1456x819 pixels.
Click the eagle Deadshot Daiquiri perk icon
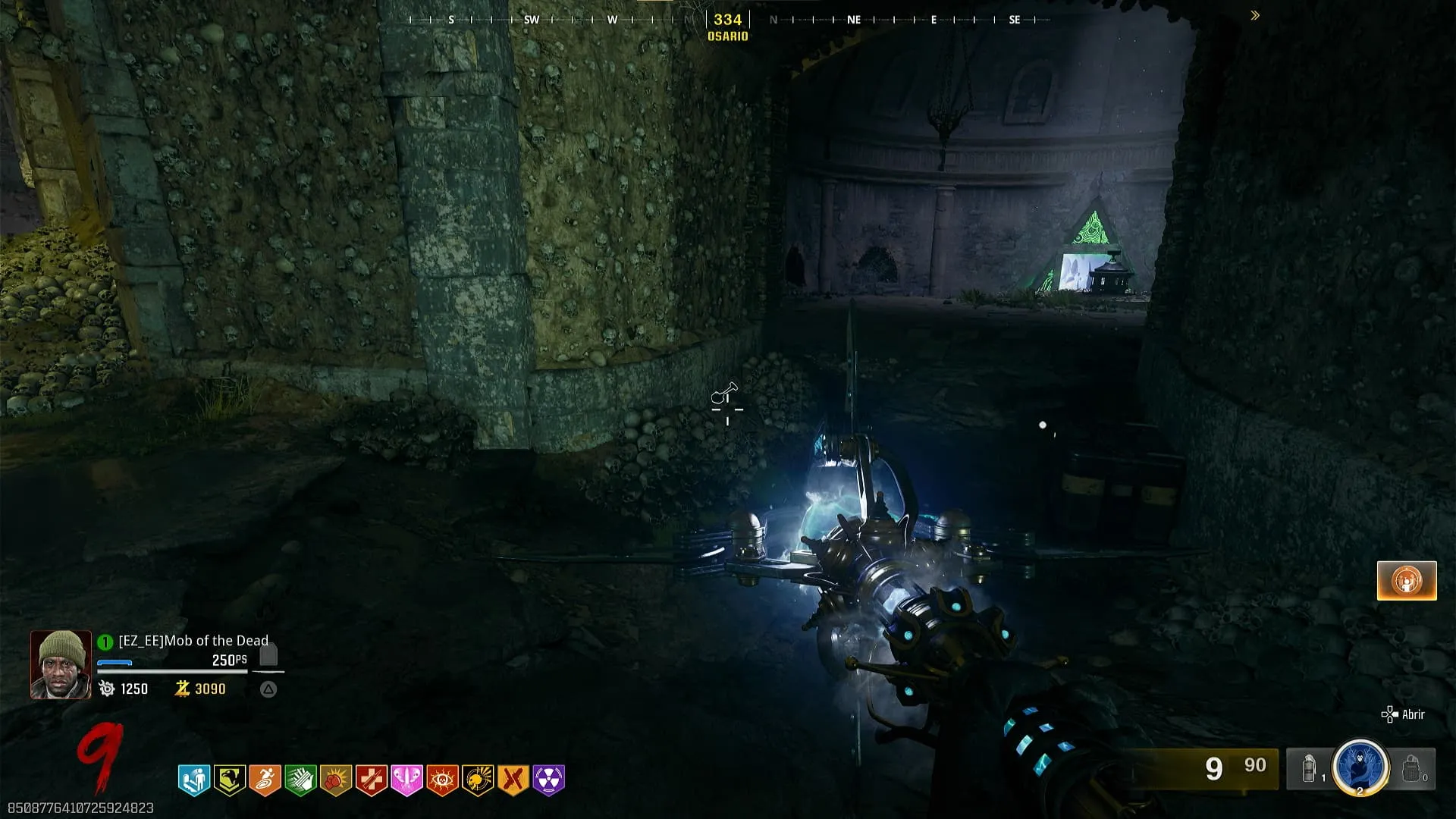[x=229, y=780]
